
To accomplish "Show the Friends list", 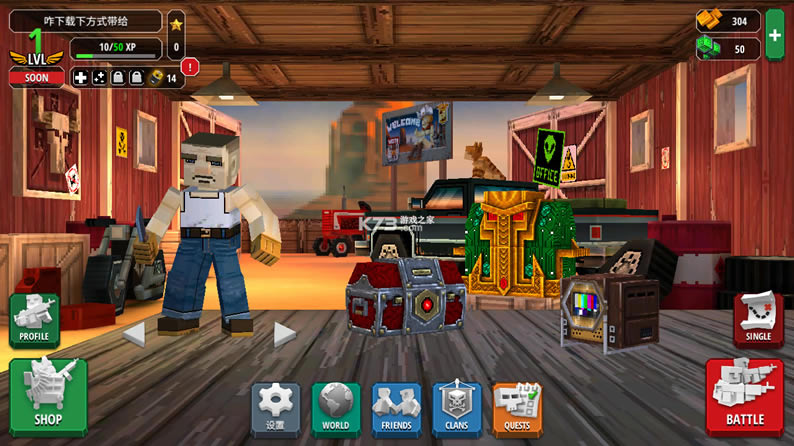I will 396,409.
